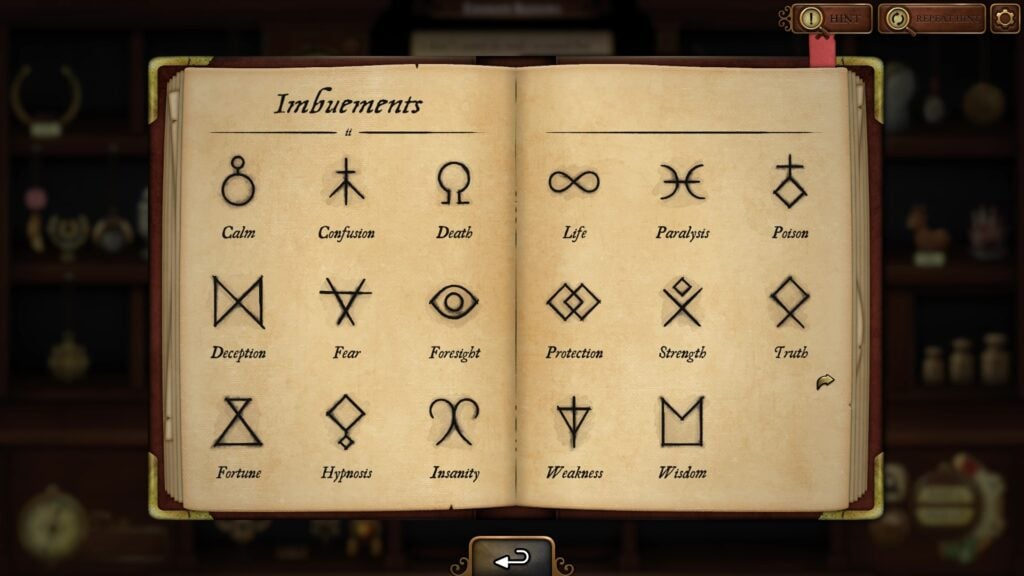Close the book with the return arrow
The image size is (1024, 576).
pyautogui.click(x=512, y=558)
